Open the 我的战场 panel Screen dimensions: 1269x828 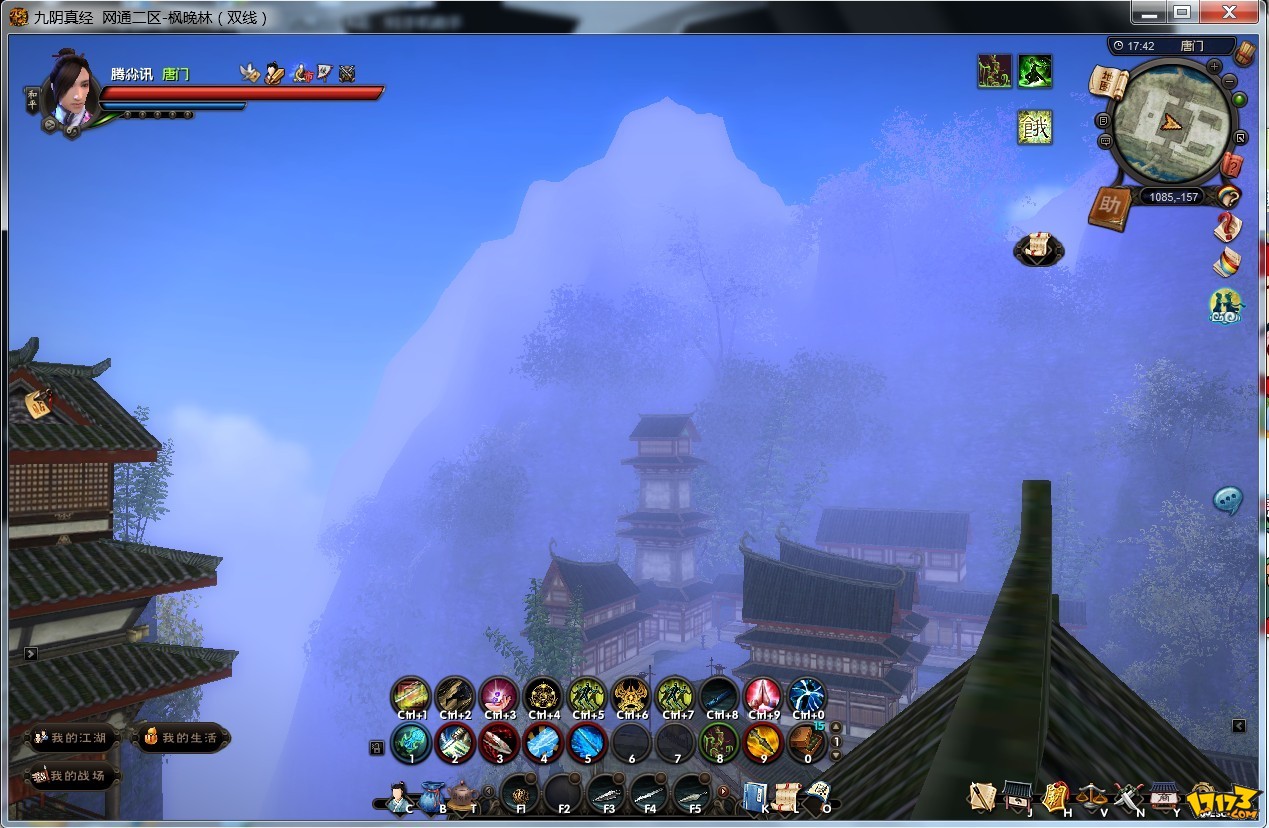(x=70, y=775)
